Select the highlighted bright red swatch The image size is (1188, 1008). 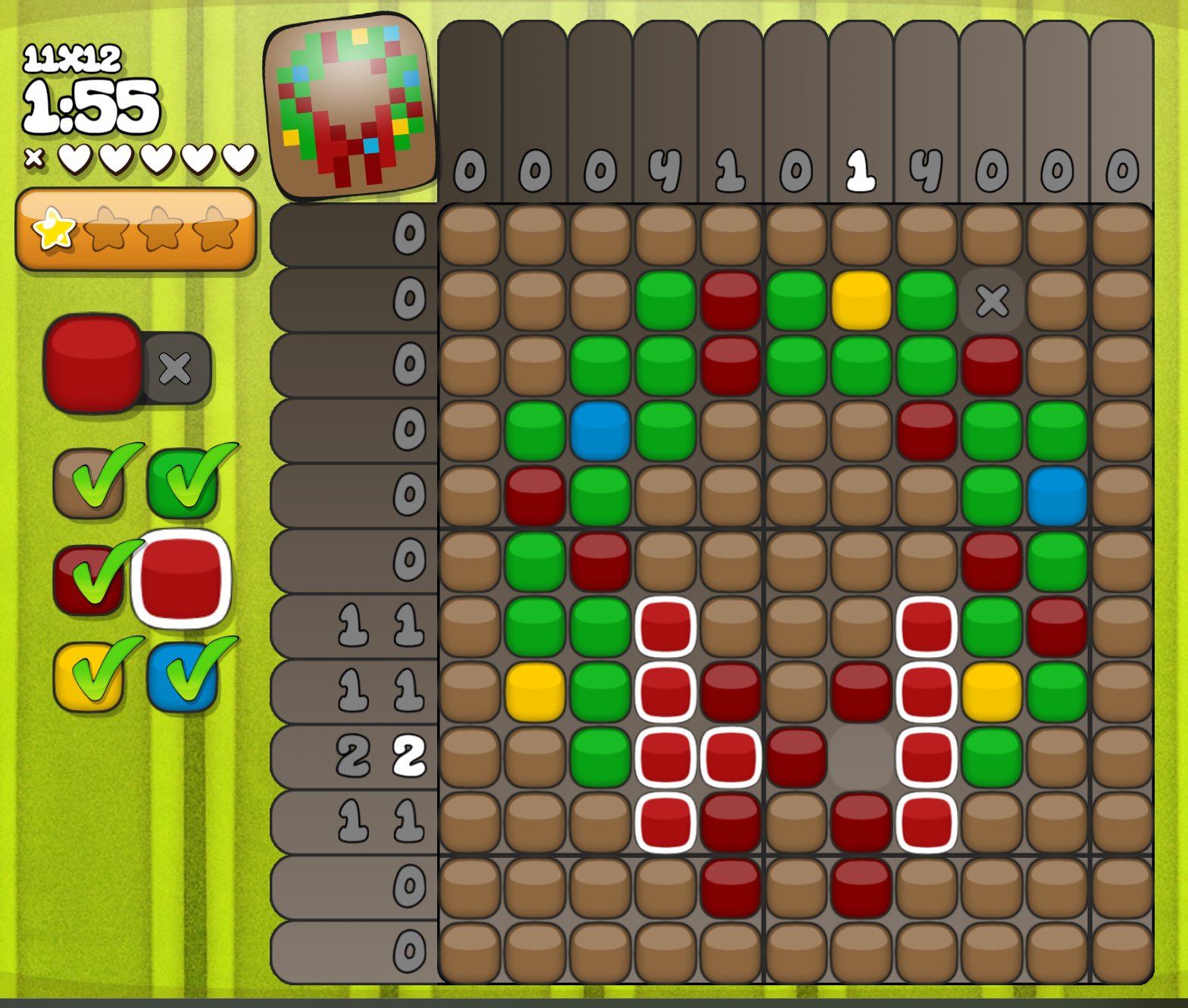(x=181, y=578)
